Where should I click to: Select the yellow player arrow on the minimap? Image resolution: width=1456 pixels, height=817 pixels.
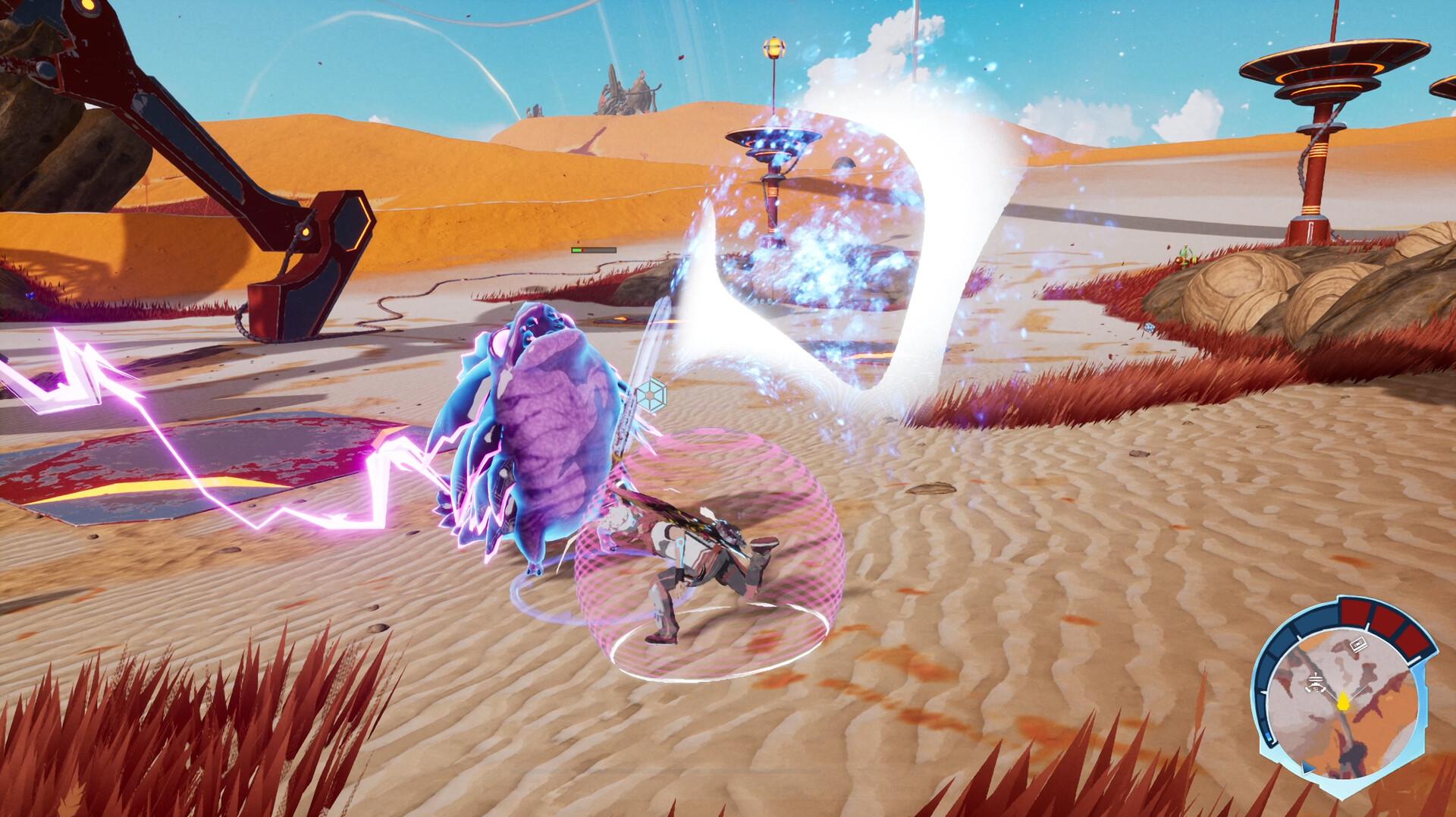[x=1343, y=702]
